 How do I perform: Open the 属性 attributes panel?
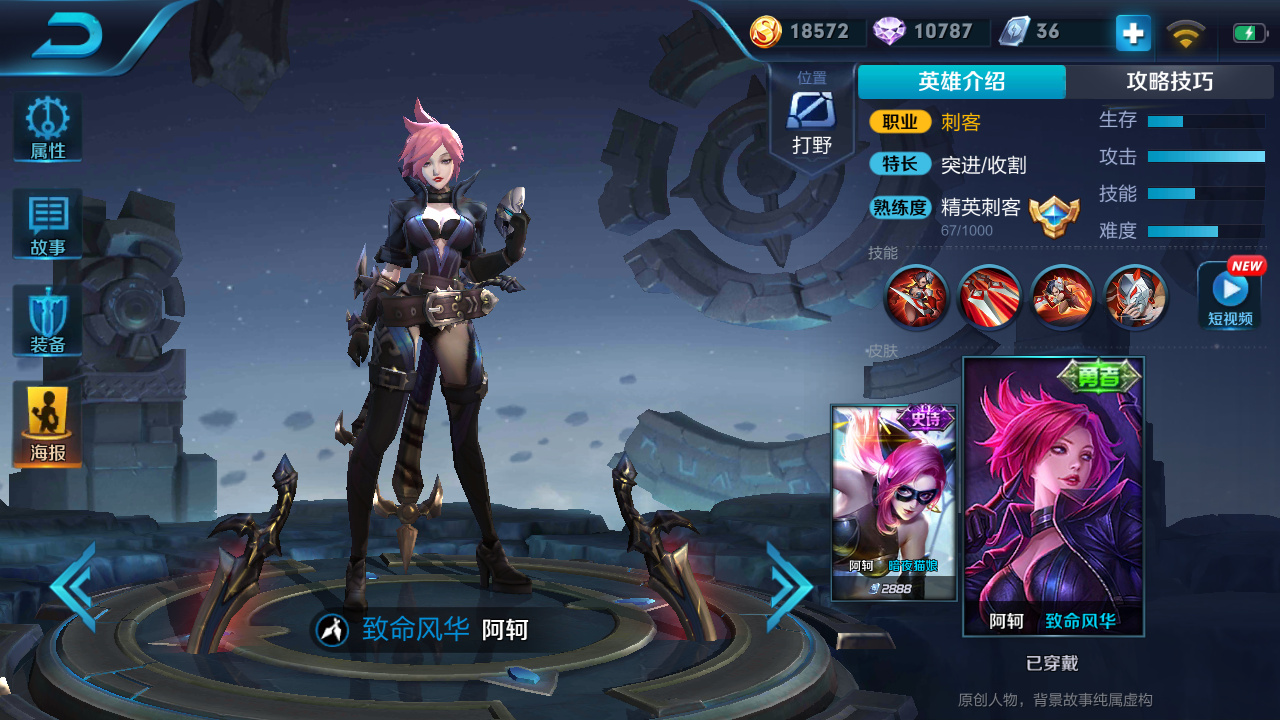tap(46, 127)
